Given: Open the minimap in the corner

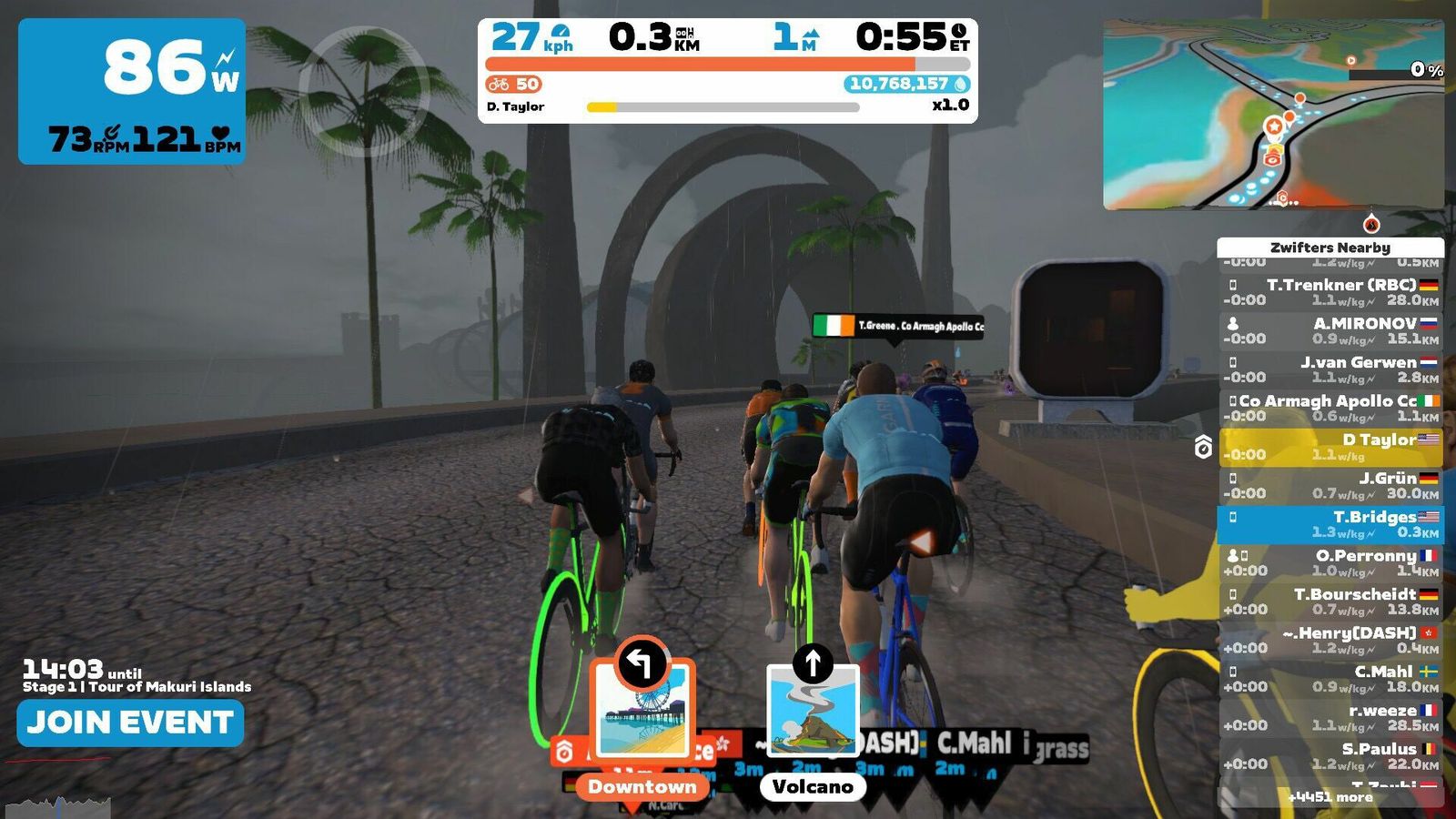Looking at the screenshot, I should click(x=1273, y=115).
